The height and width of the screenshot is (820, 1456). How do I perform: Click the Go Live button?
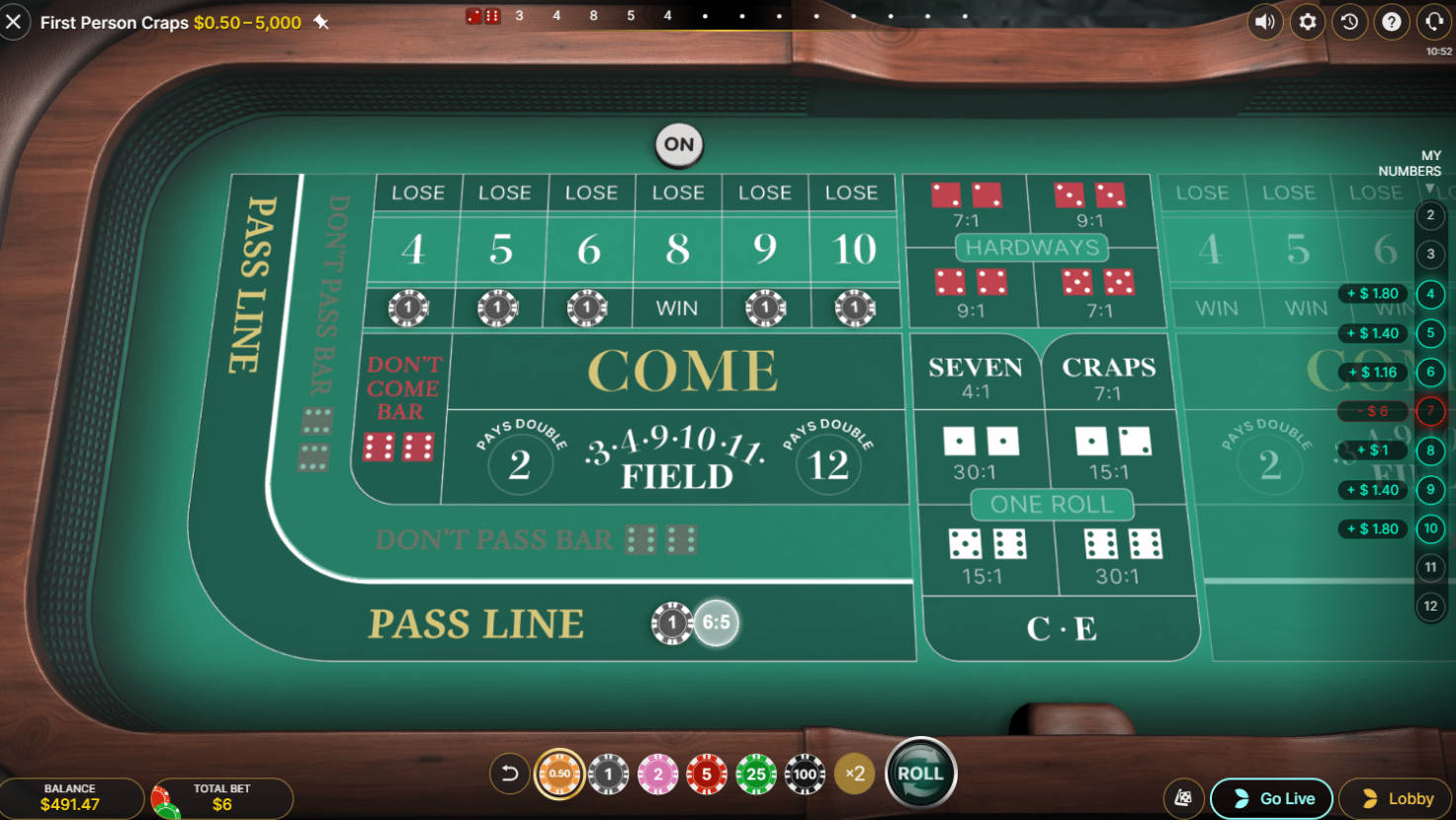tap(1271, 797)
